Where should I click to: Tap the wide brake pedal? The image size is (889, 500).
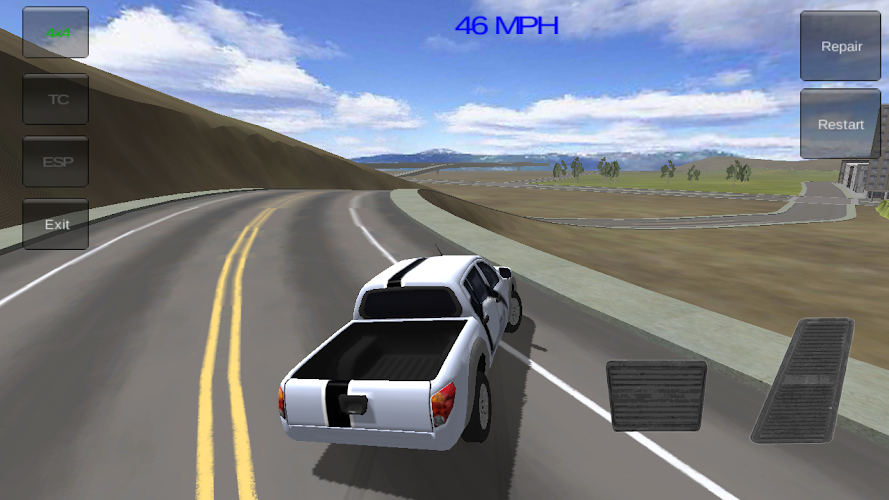[656, 396]
